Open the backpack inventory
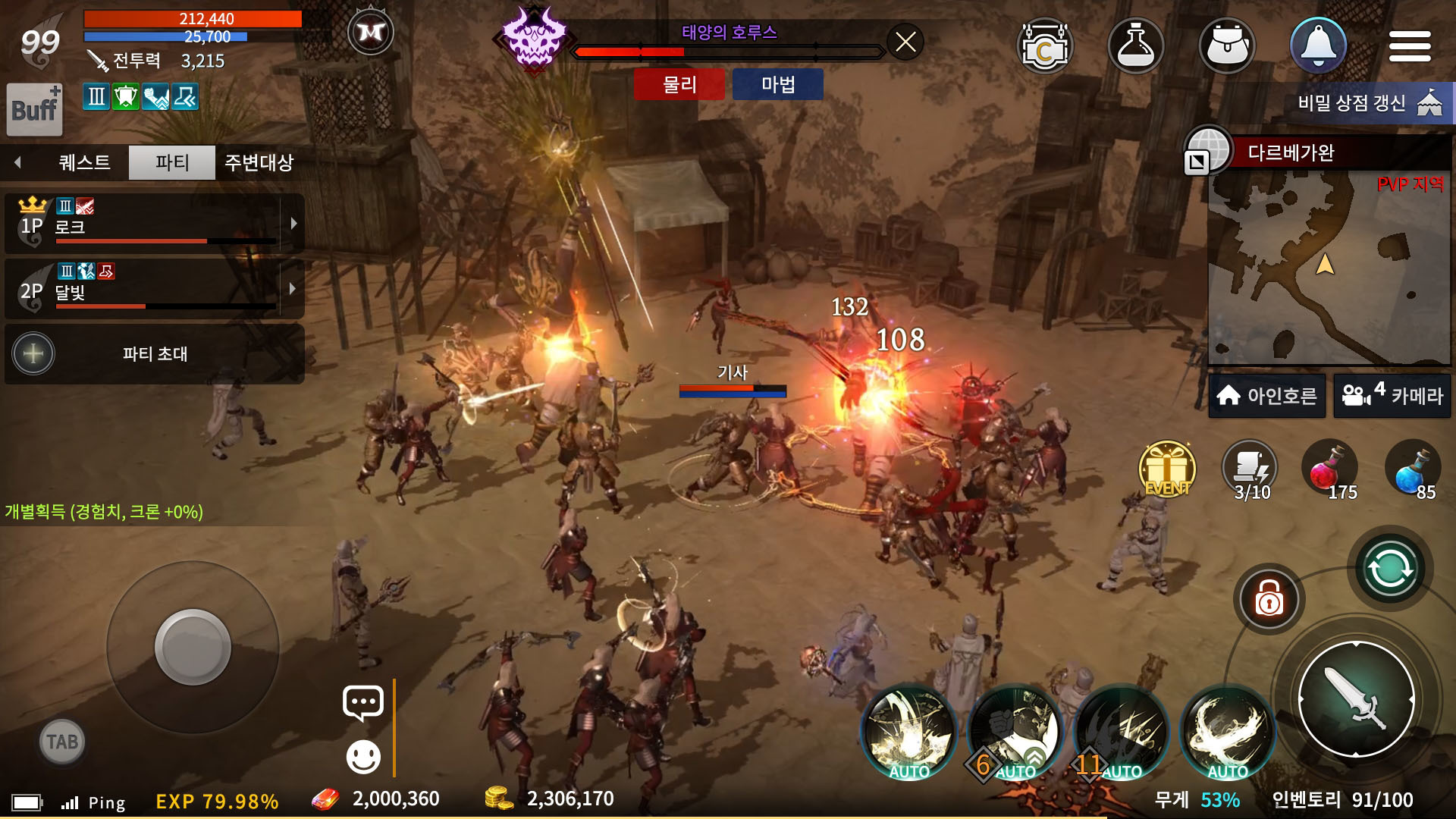The height and width of the screenshot is (819, 1456). (x=1227, y=46)
